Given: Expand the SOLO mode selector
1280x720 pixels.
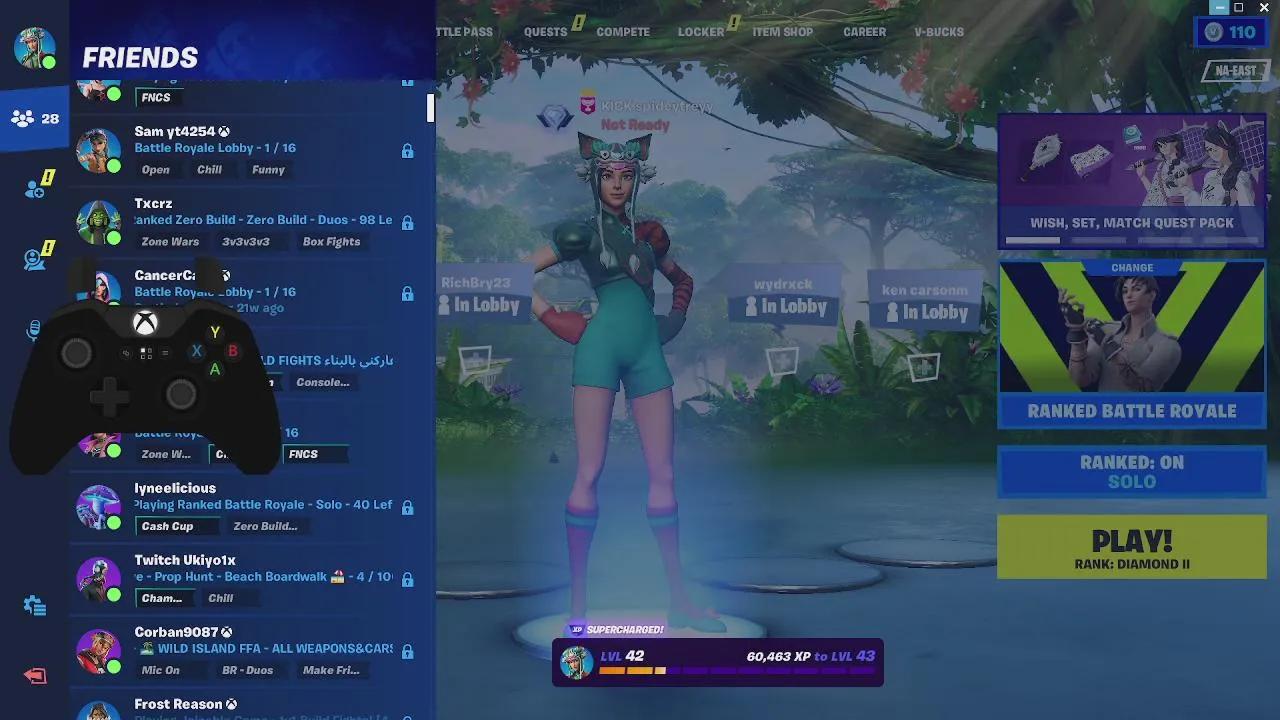Looking at the screenshot, I should pos(1131,482).
